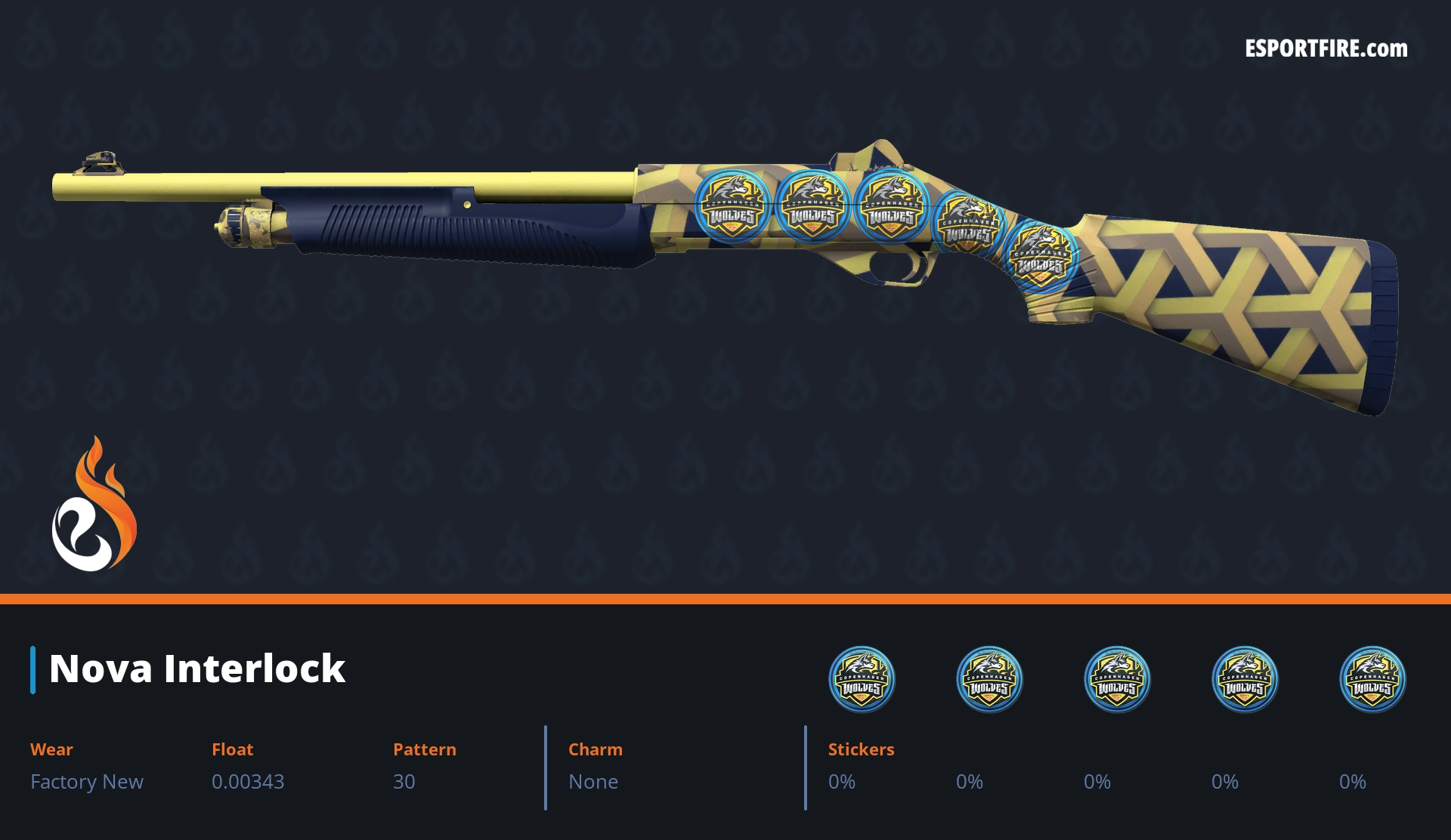Click the Esportfire flame logo
The image size is (1451, 840).
94,505
